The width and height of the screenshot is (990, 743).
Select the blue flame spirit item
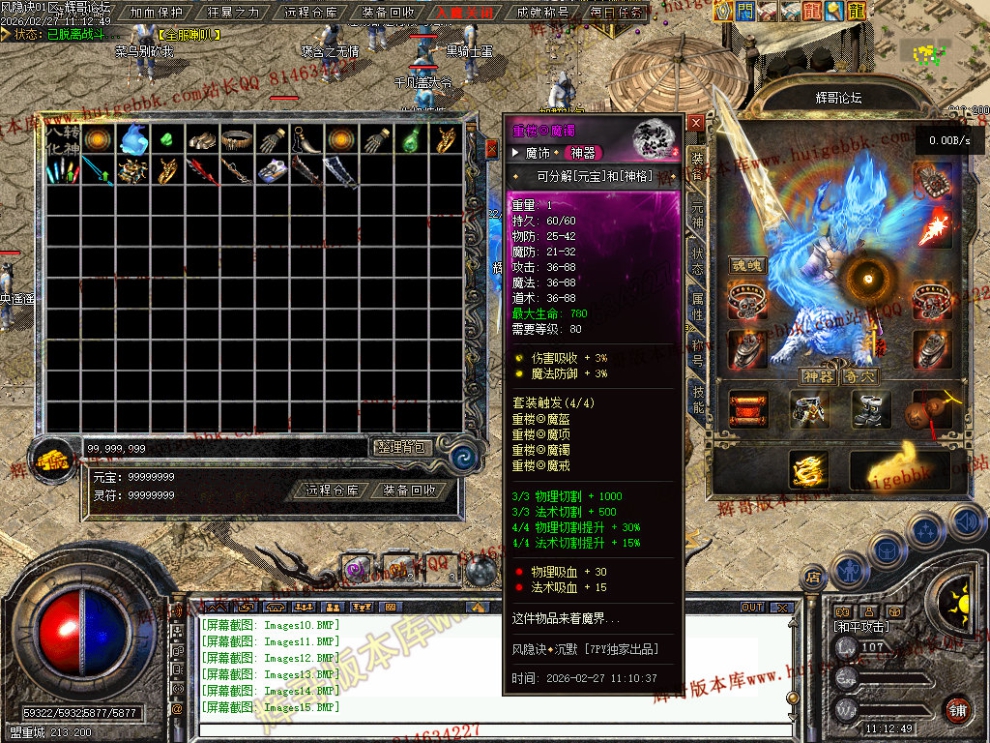[133, 140]
